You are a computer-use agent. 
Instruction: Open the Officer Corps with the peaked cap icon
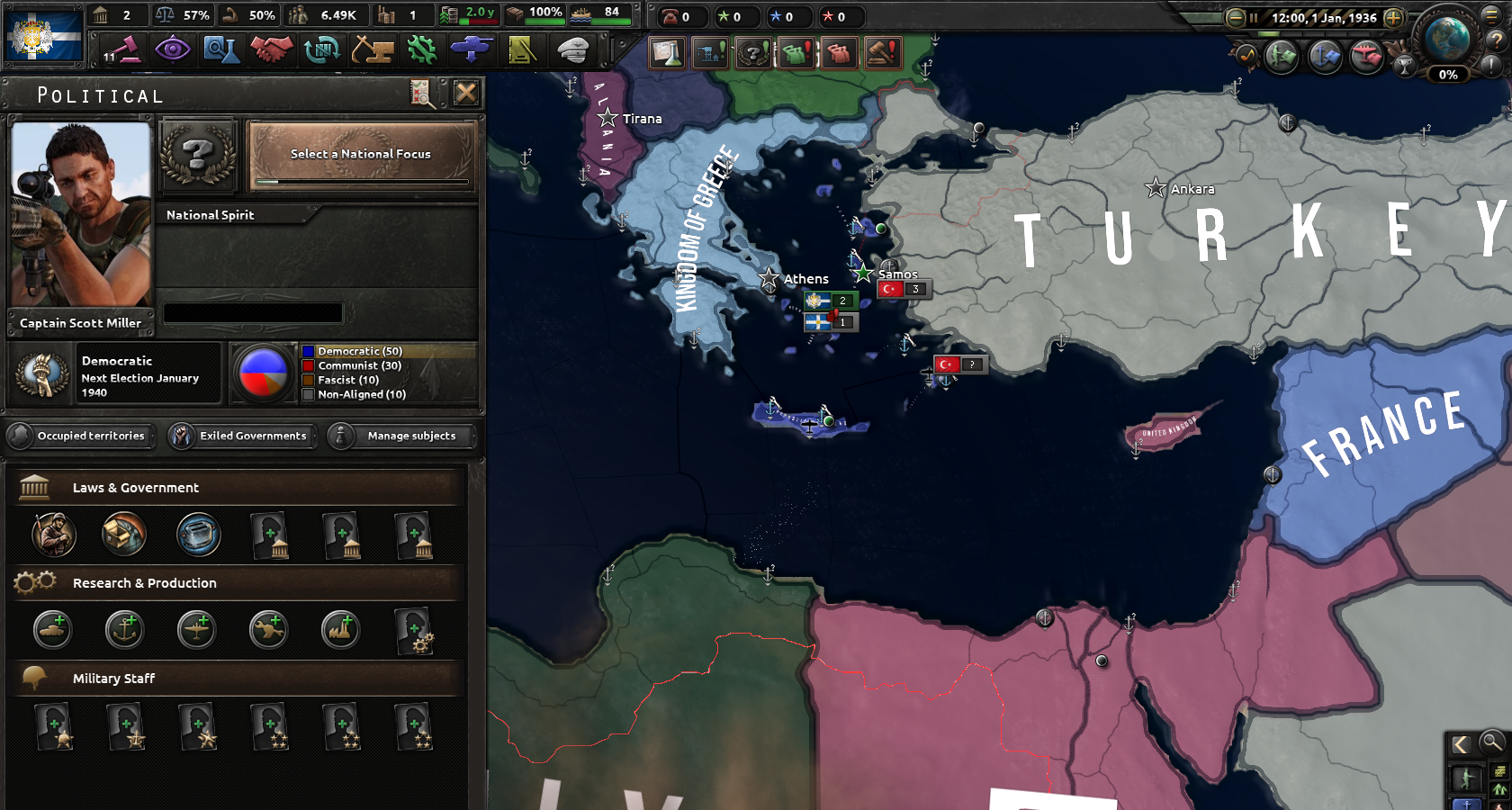point(573,50)
